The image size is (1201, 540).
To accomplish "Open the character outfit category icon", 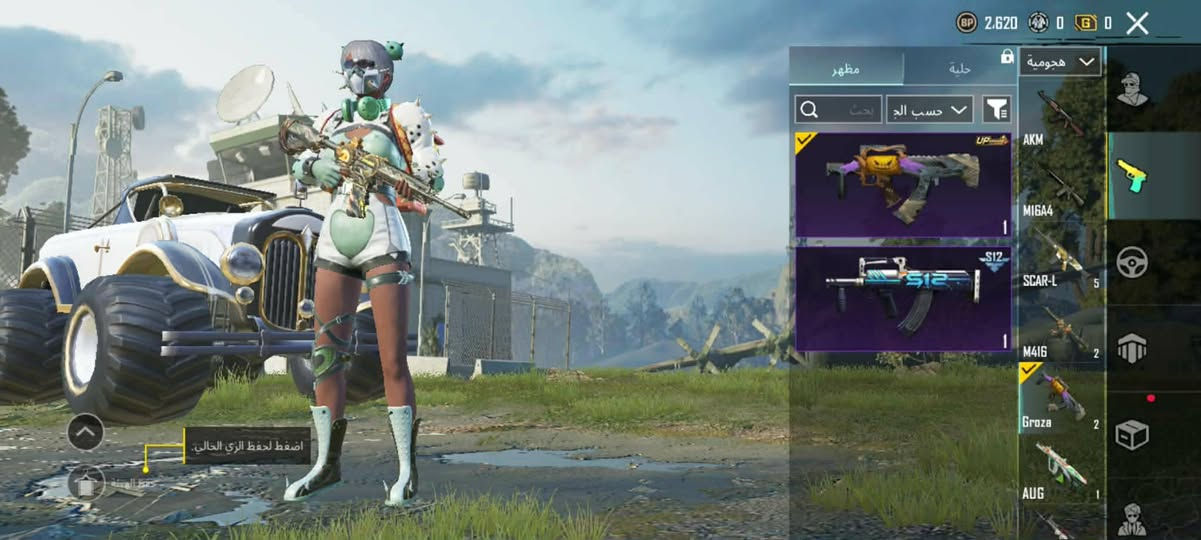I will tap(1133, 89).
